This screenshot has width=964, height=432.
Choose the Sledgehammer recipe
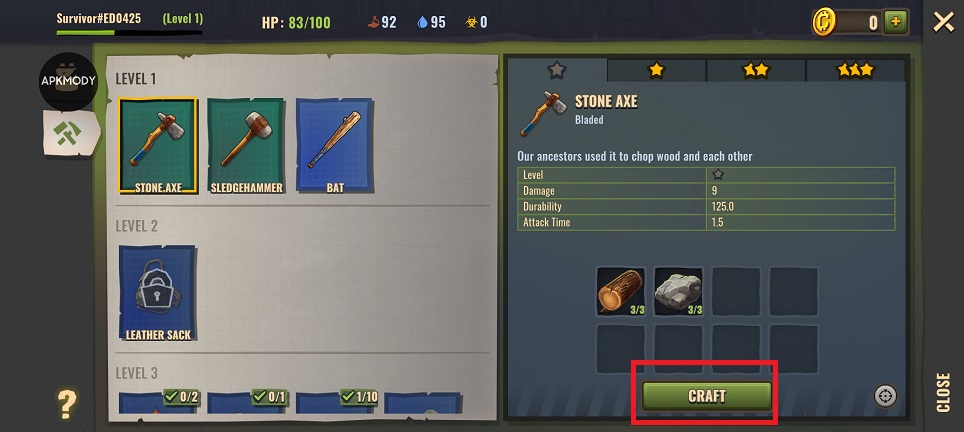click(x=246, y=145)
